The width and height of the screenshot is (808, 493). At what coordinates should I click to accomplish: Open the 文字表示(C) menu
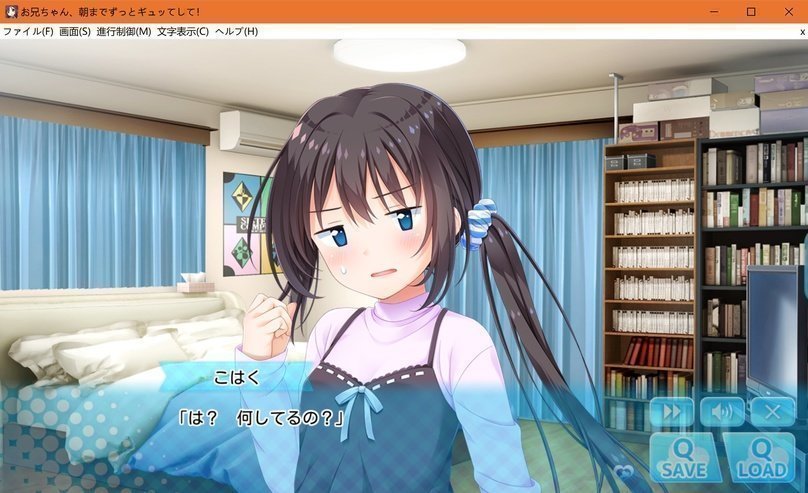pos(183,31)
